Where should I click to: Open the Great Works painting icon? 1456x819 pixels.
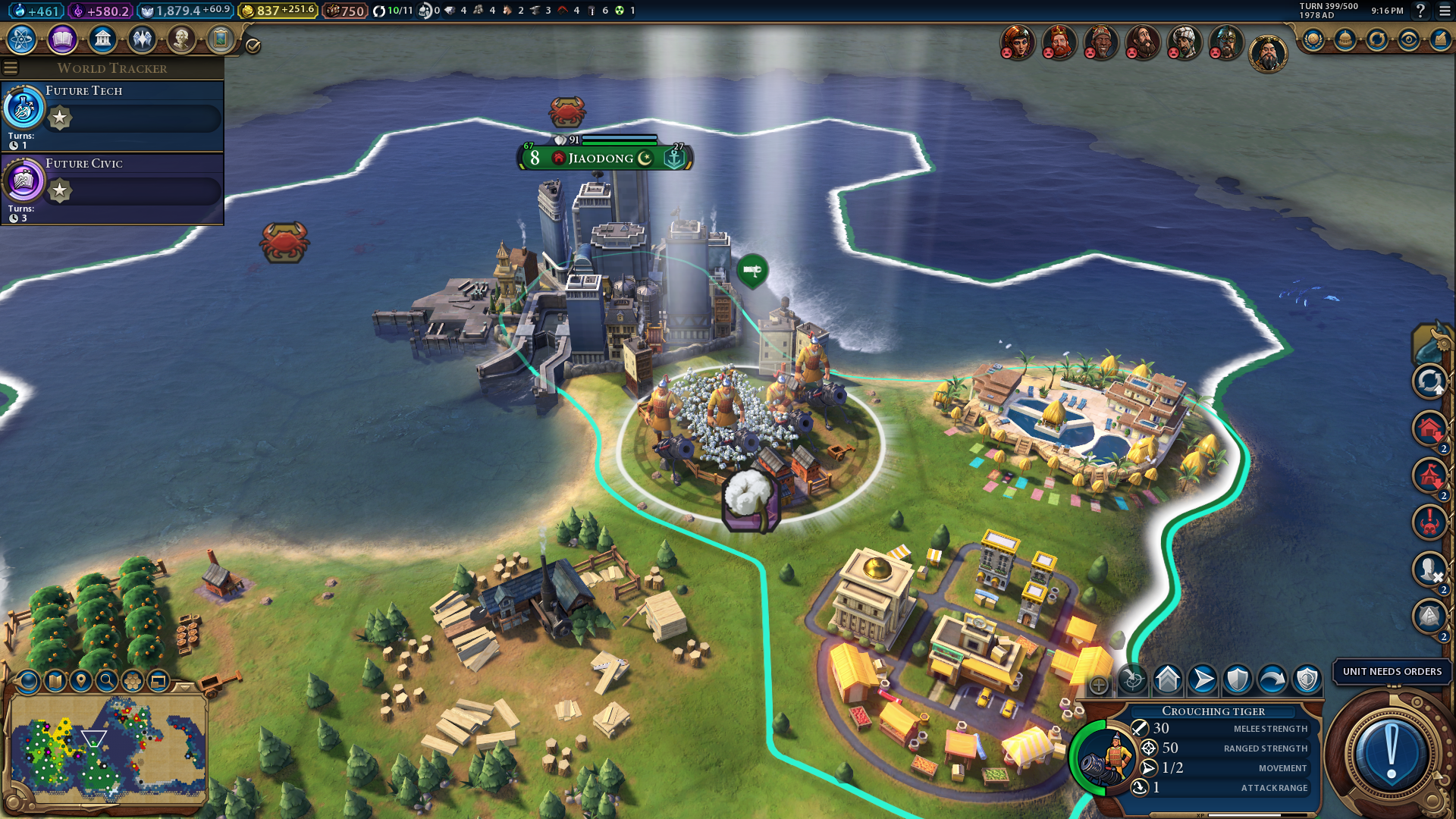tap(221, 39)
